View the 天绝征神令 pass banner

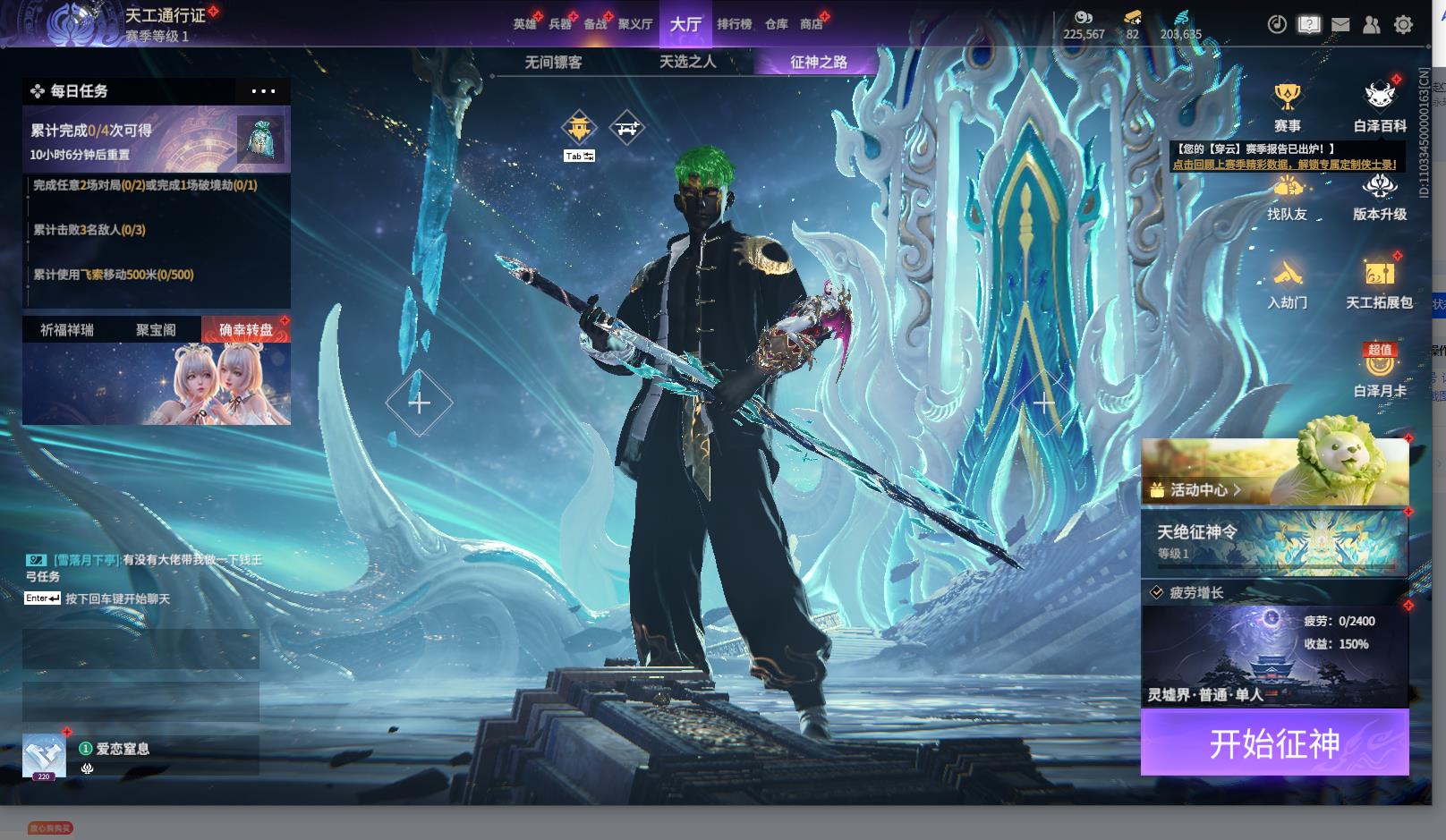tap(1274, 542)
